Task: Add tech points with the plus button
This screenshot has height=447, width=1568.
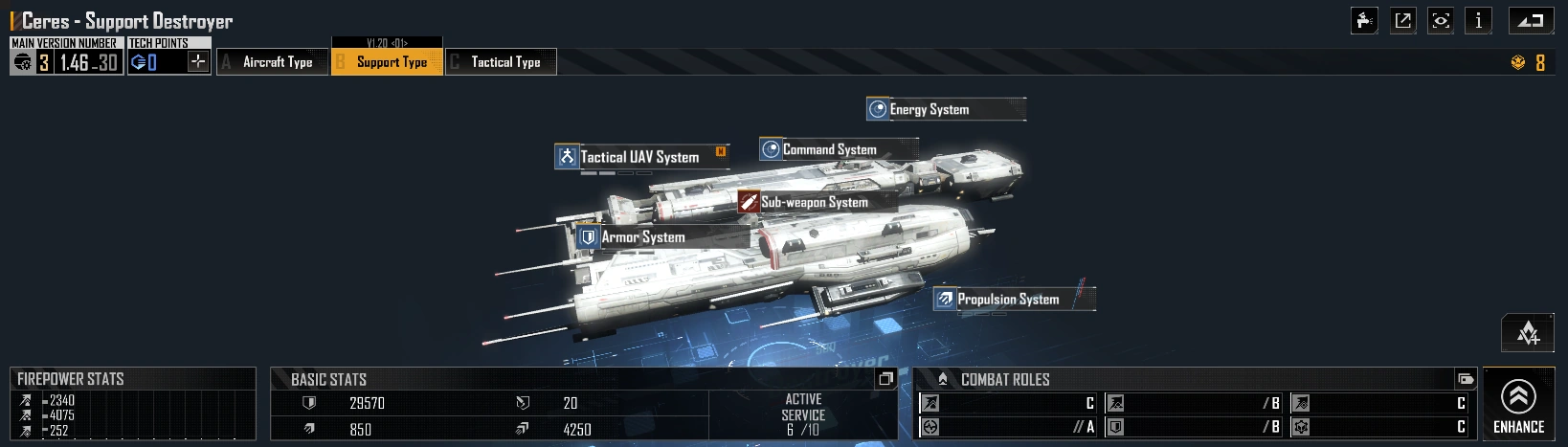Action: (198, 62)
